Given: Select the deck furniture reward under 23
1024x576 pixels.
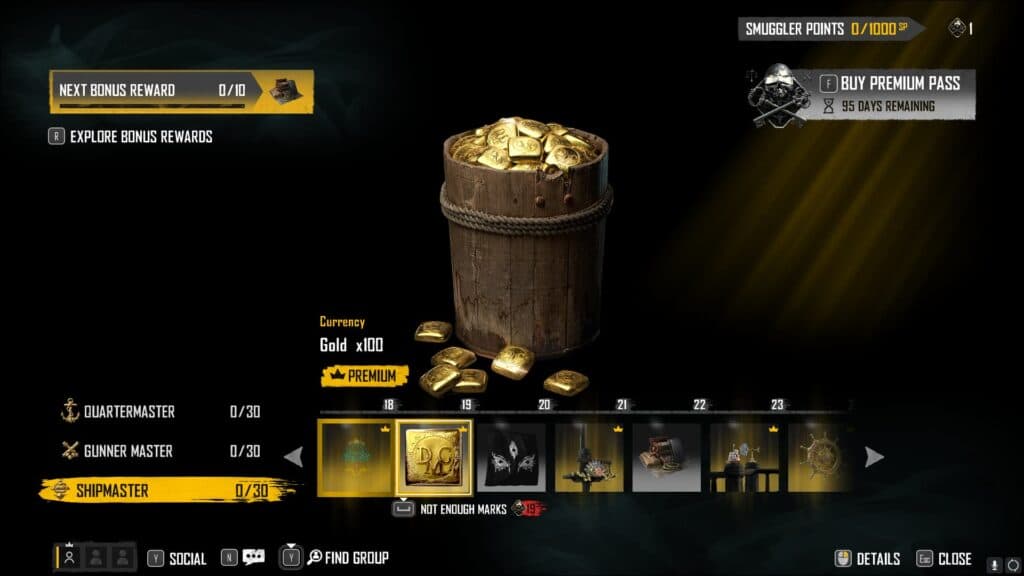Looking at the screenshot, I should (744, 457).
